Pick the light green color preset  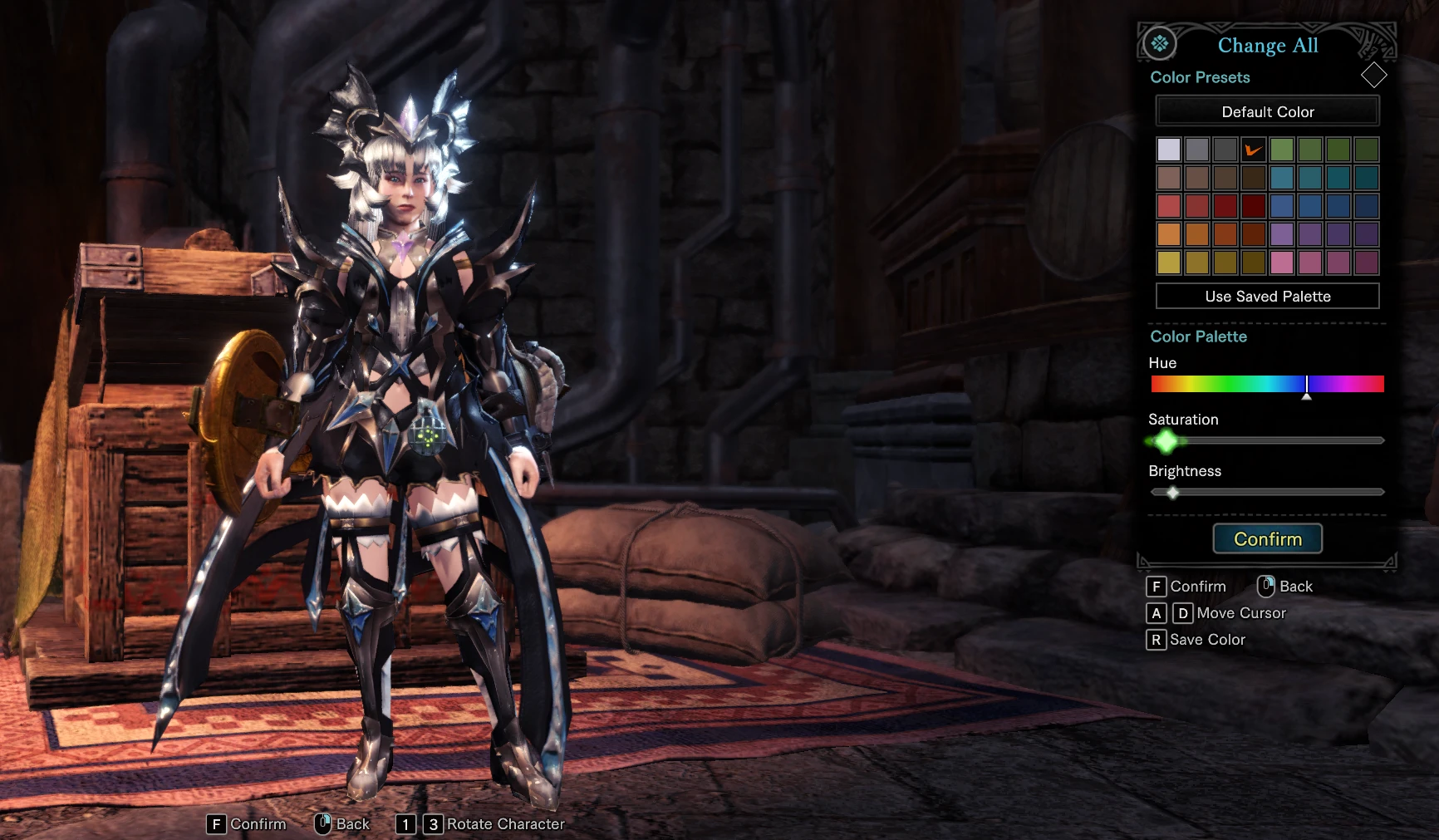(1282, 150)
